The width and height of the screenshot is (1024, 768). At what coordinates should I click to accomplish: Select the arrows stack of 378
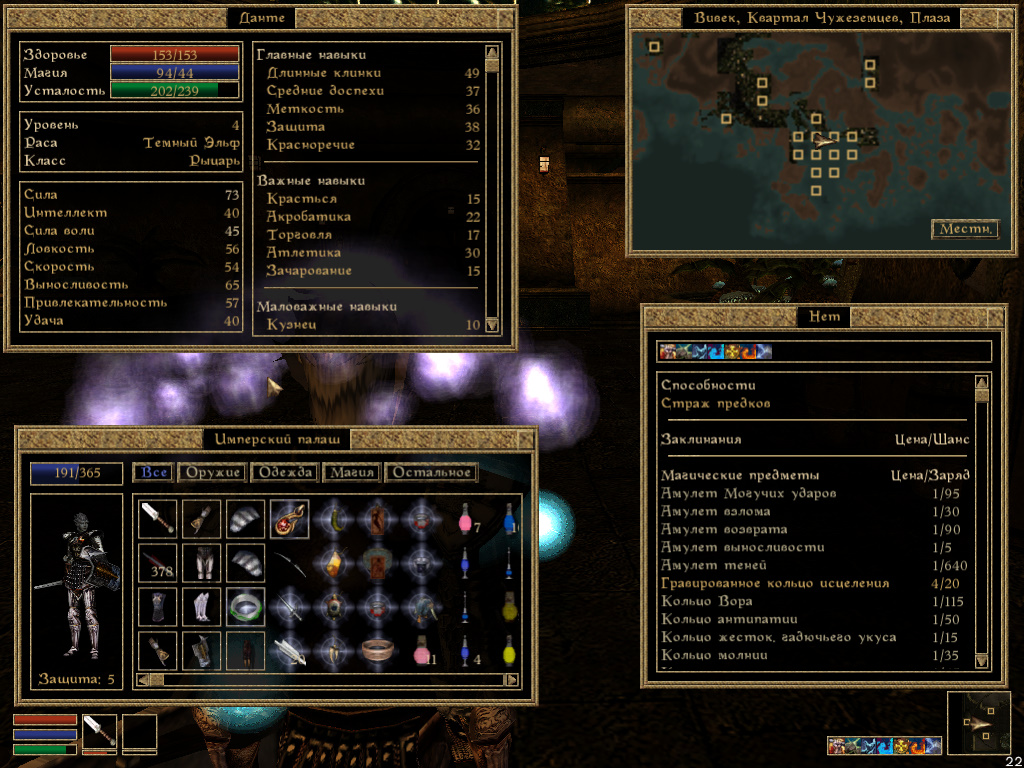pos(157,563)
